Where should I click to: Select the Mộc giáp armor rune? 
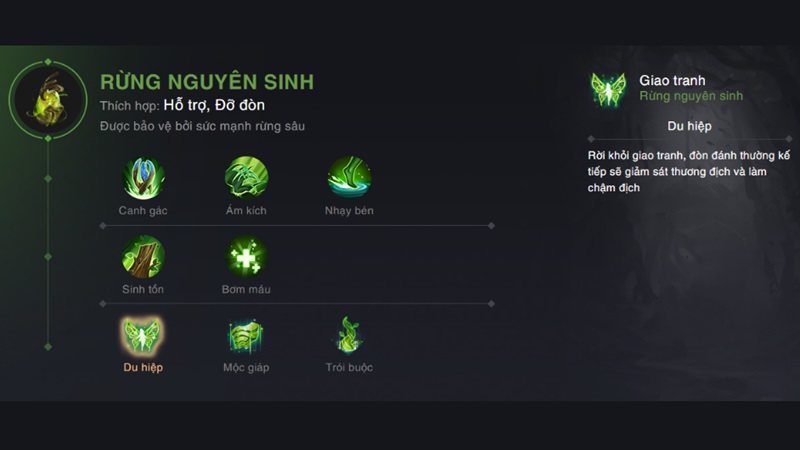click(x=246, y=335)
